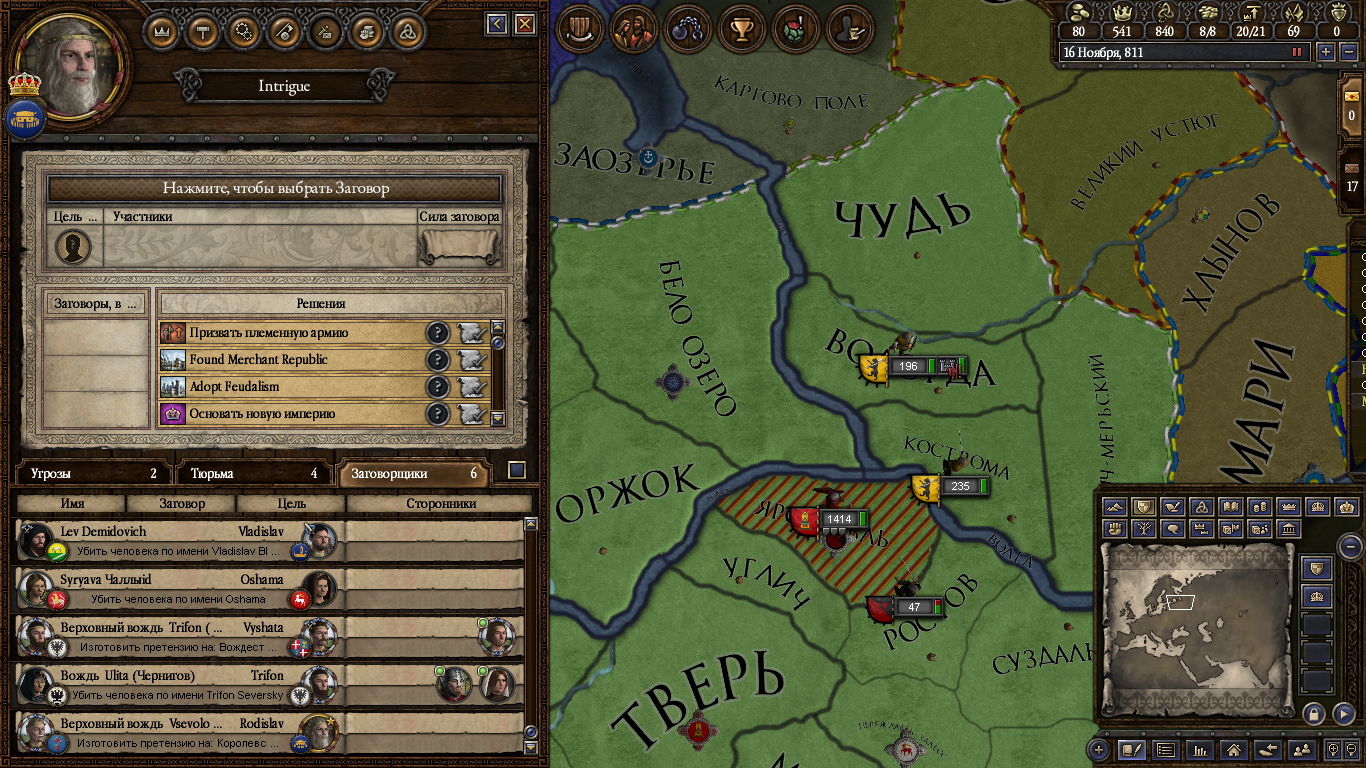Screen dimensions: 1366x768
Task: Select the Vsevolo claim-fabrication row
Action: coord(180,733)
